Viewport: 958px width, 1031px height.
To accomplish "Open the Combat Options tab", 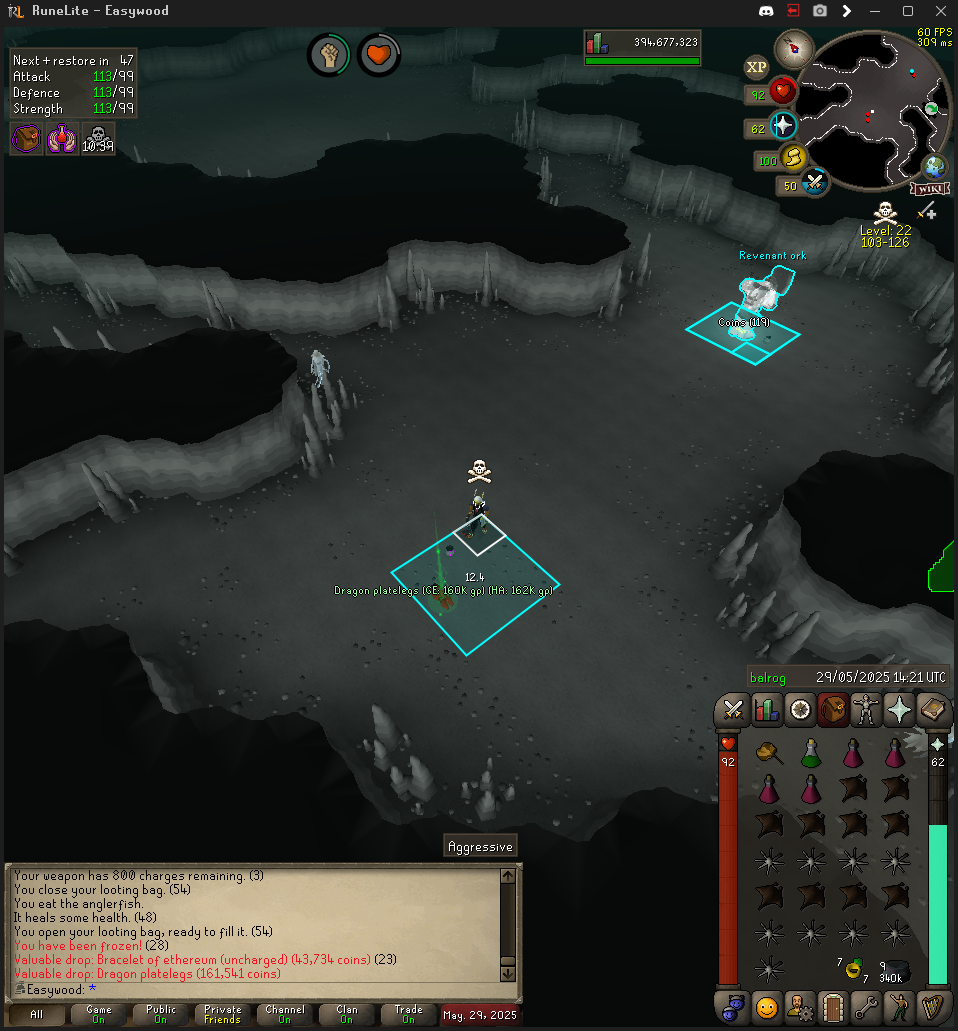I will [x=733, y=710].
